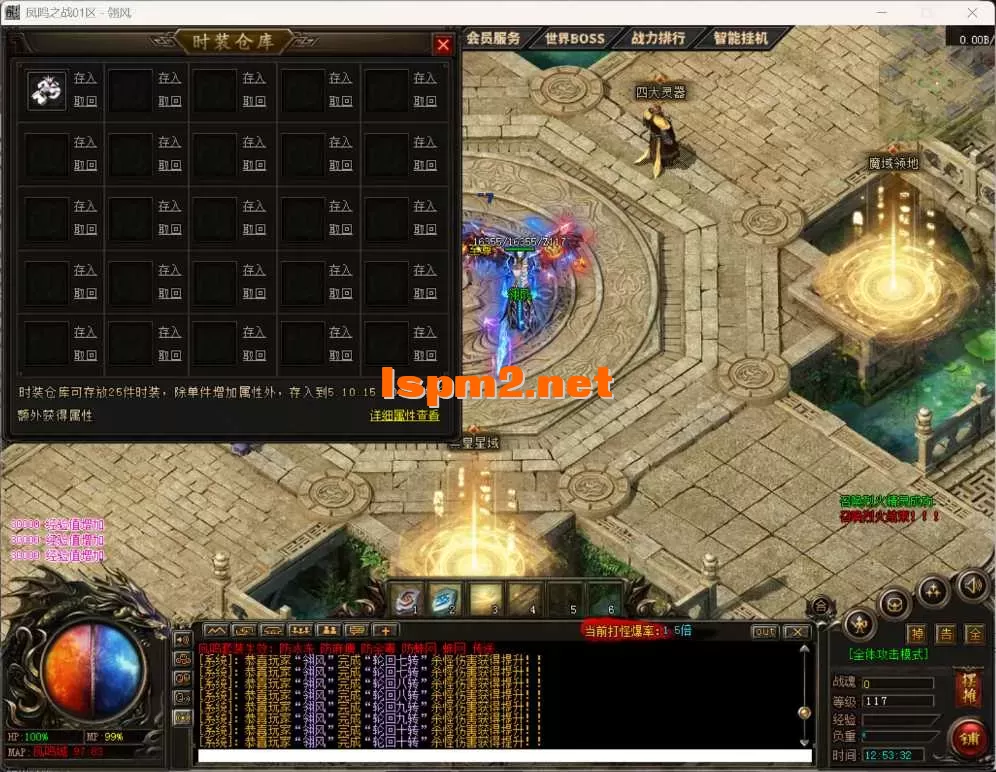Open the round red 铺 shop button

click(968, 740)
